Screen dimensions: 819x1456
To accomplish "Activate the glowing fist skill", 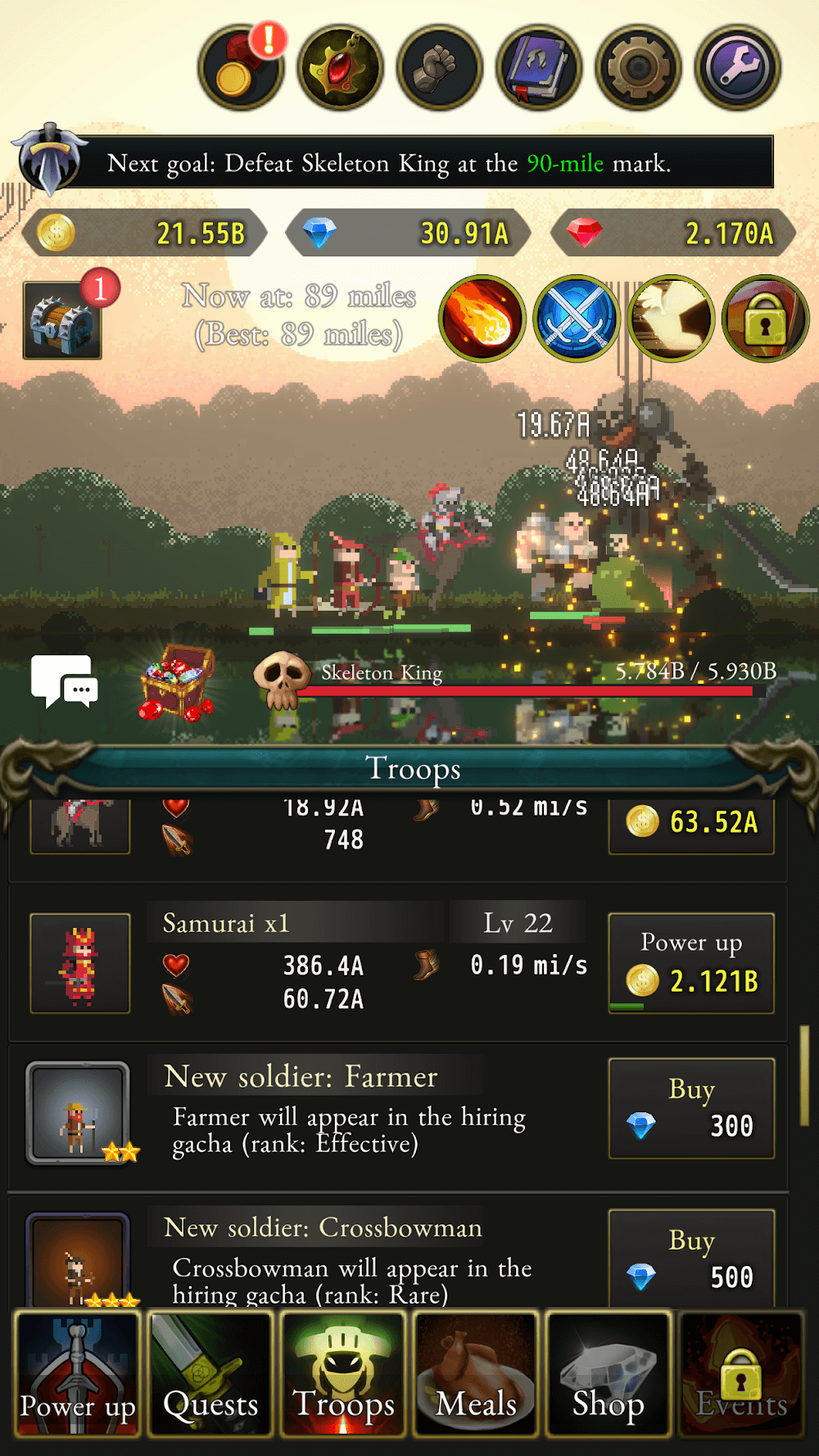I will pos(671,319).
